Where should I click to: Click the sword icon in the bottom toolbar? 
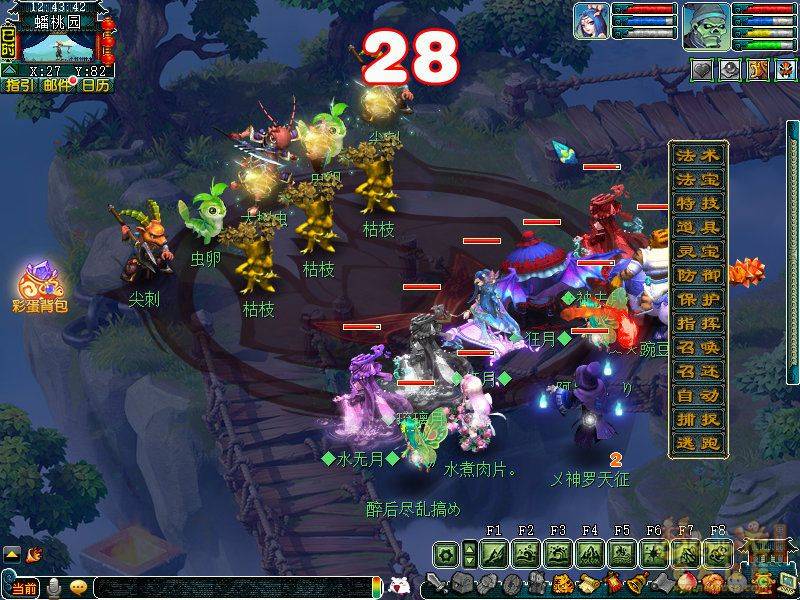(x=437, y=583)
